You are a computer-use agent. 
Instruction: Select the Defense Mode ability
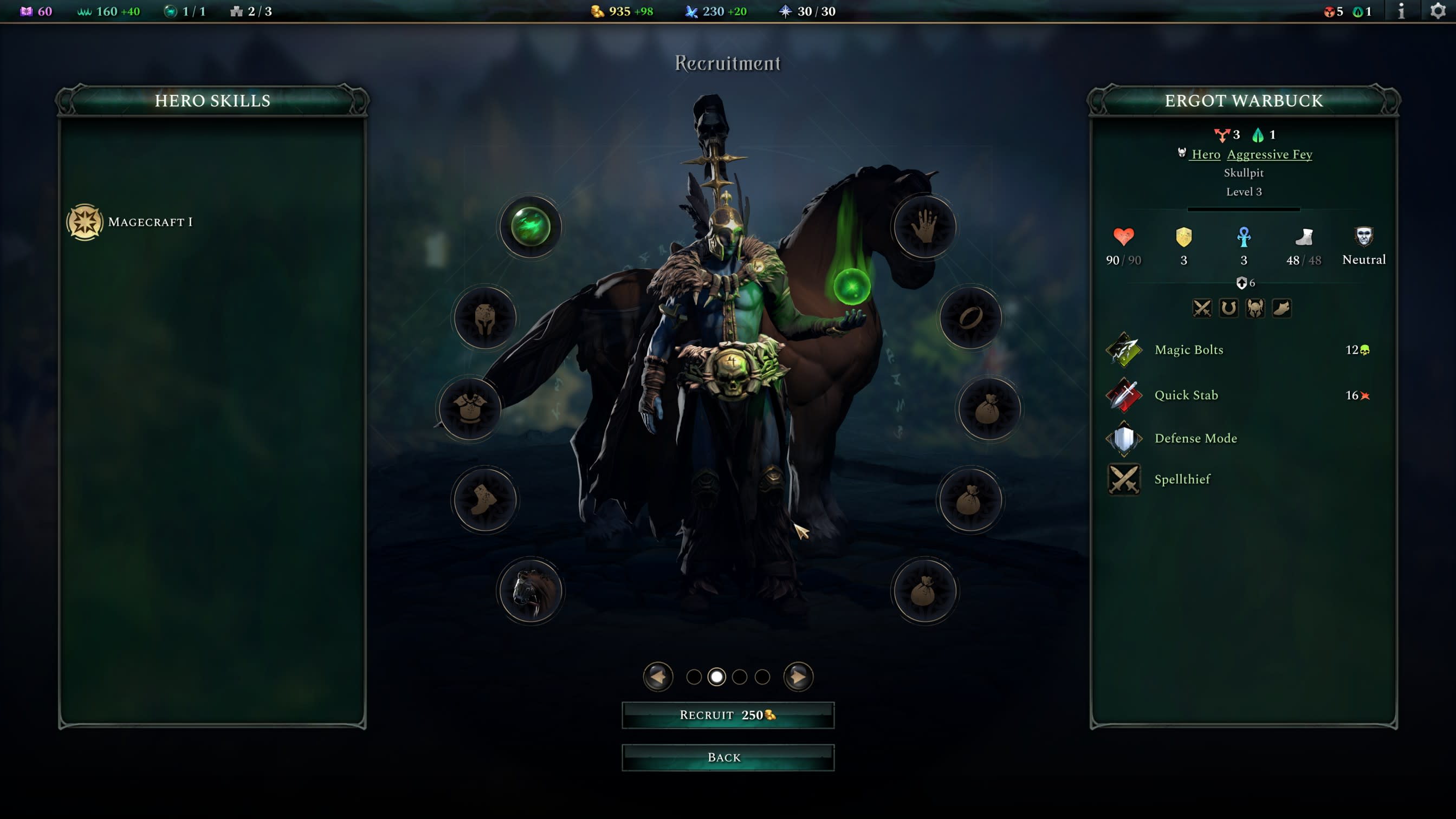coord(1195,438)
